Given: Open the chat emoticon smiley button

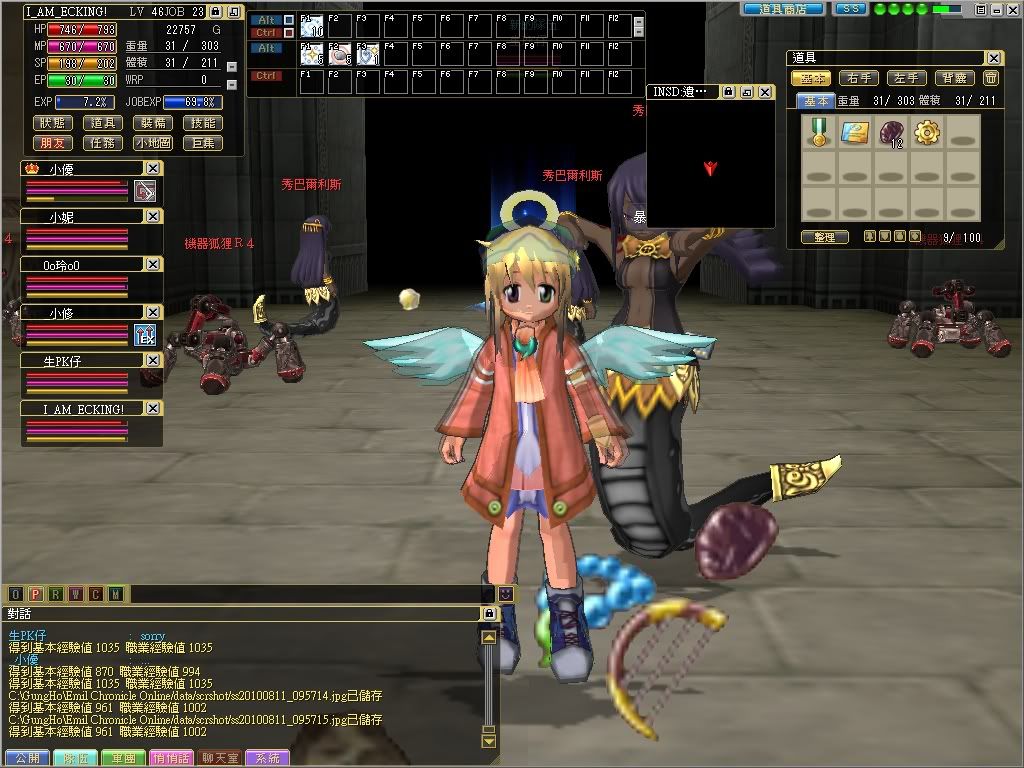Looking at the screenshot, I should 506,594.
